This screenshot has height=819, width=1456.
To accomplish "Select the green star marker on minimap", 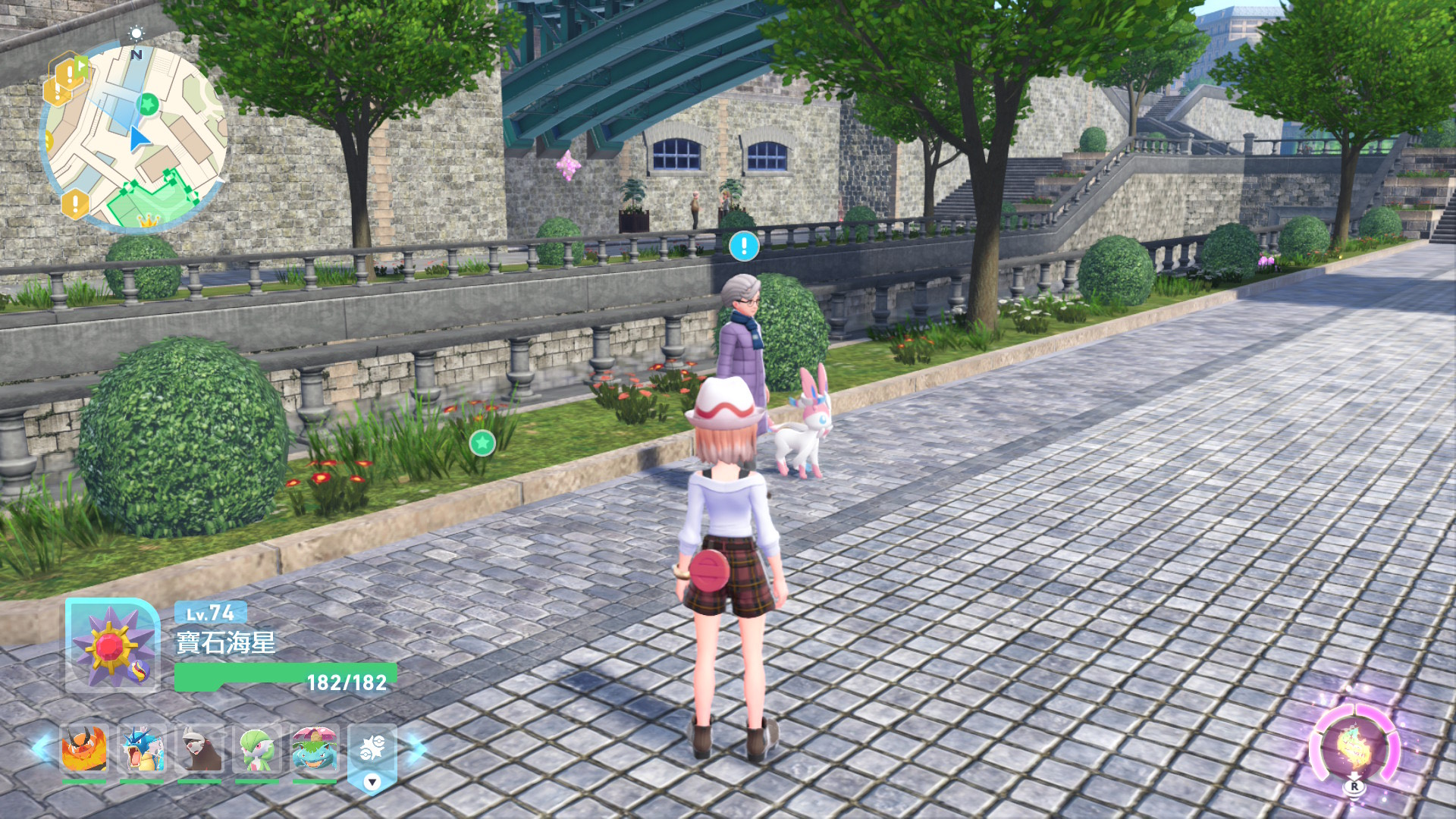I will [149, 102].
